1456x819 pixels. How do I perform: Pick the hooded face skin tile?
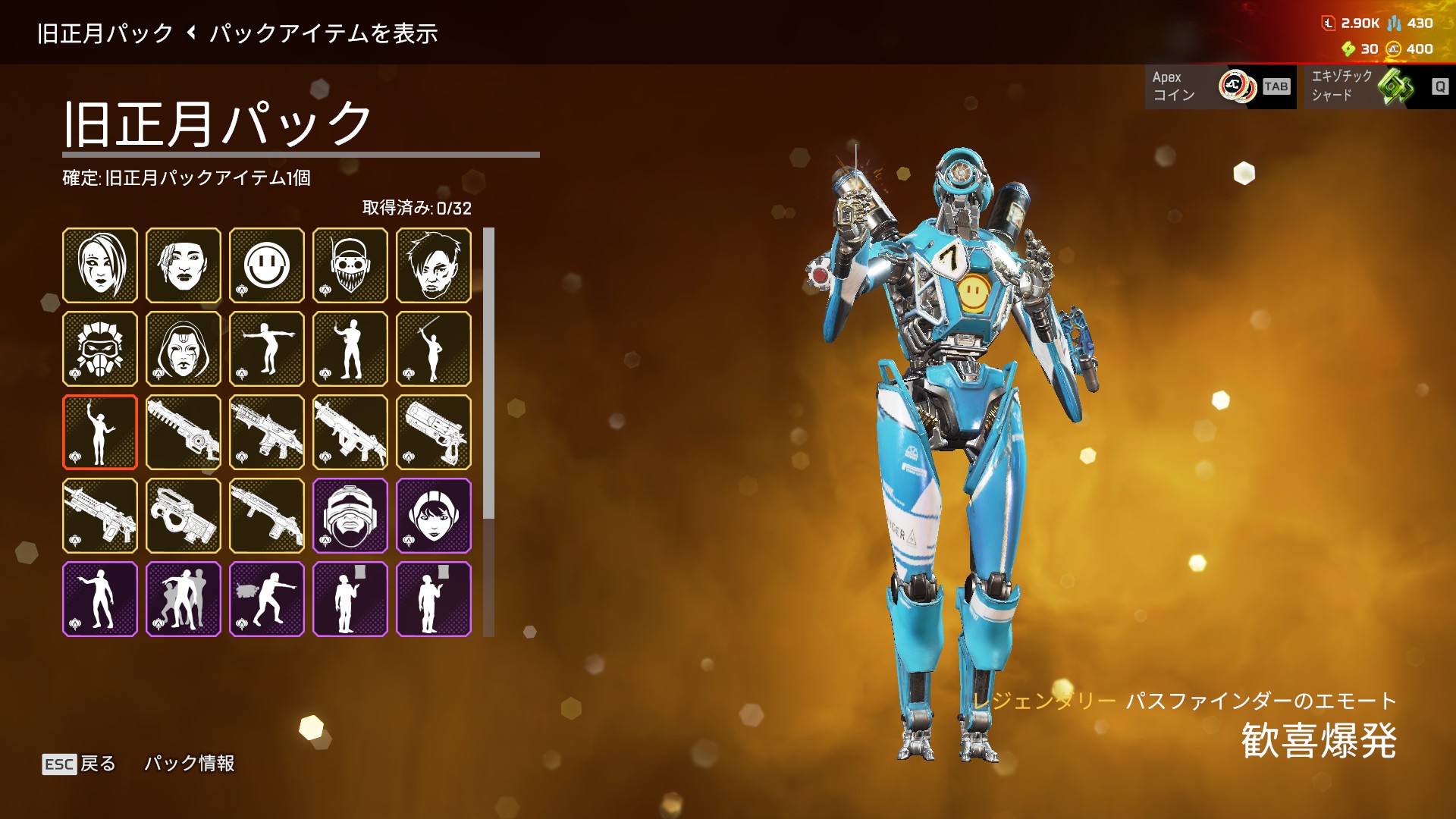click(x=183, y=349)
